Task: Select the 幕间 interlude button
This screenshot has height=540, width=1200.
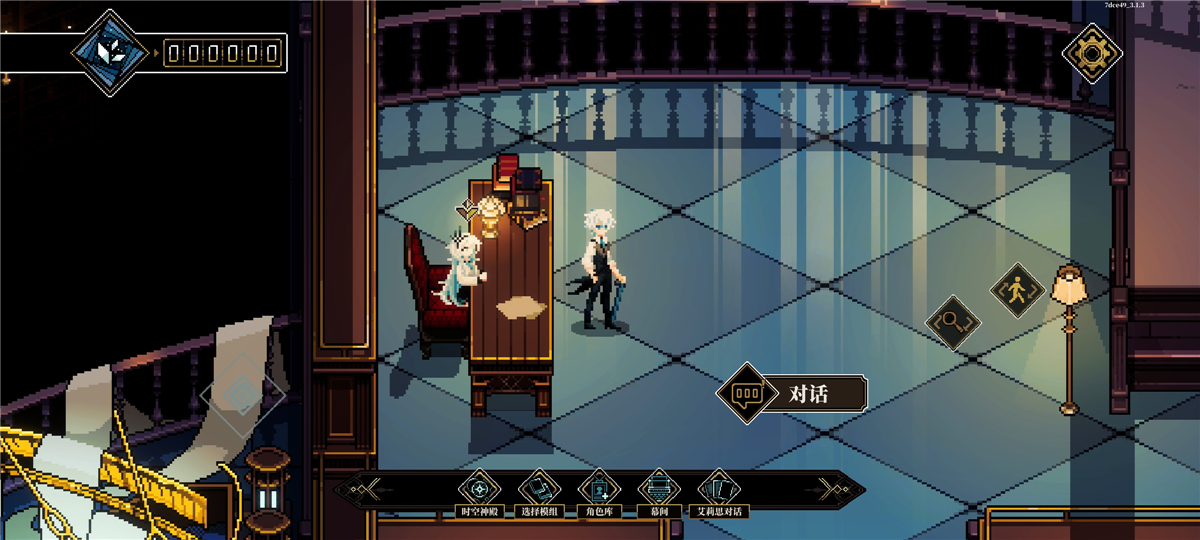Action: pos(659,490)
